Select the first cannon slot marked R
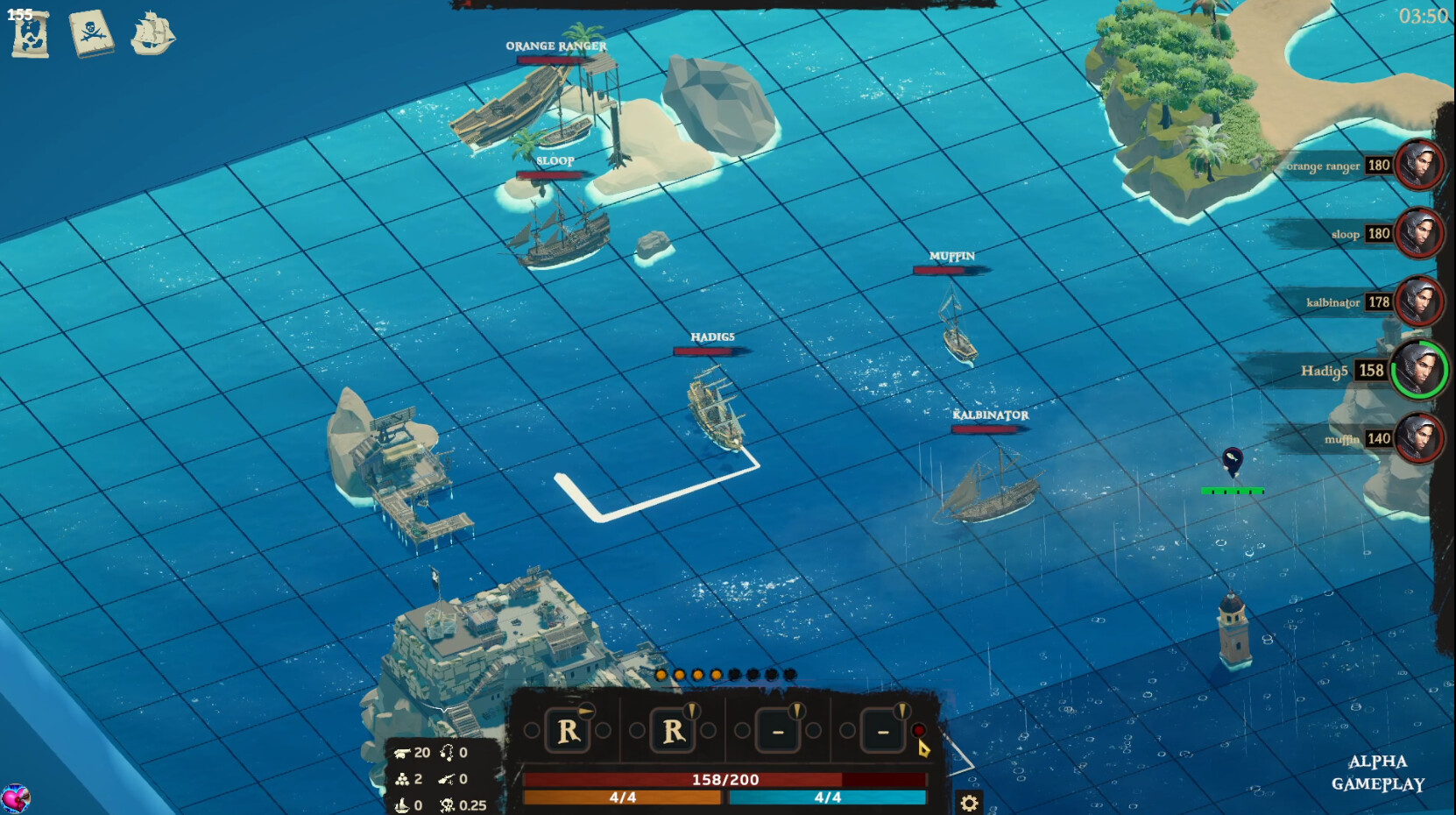This screenshot has height=815, width=1456. click(568, 732)
